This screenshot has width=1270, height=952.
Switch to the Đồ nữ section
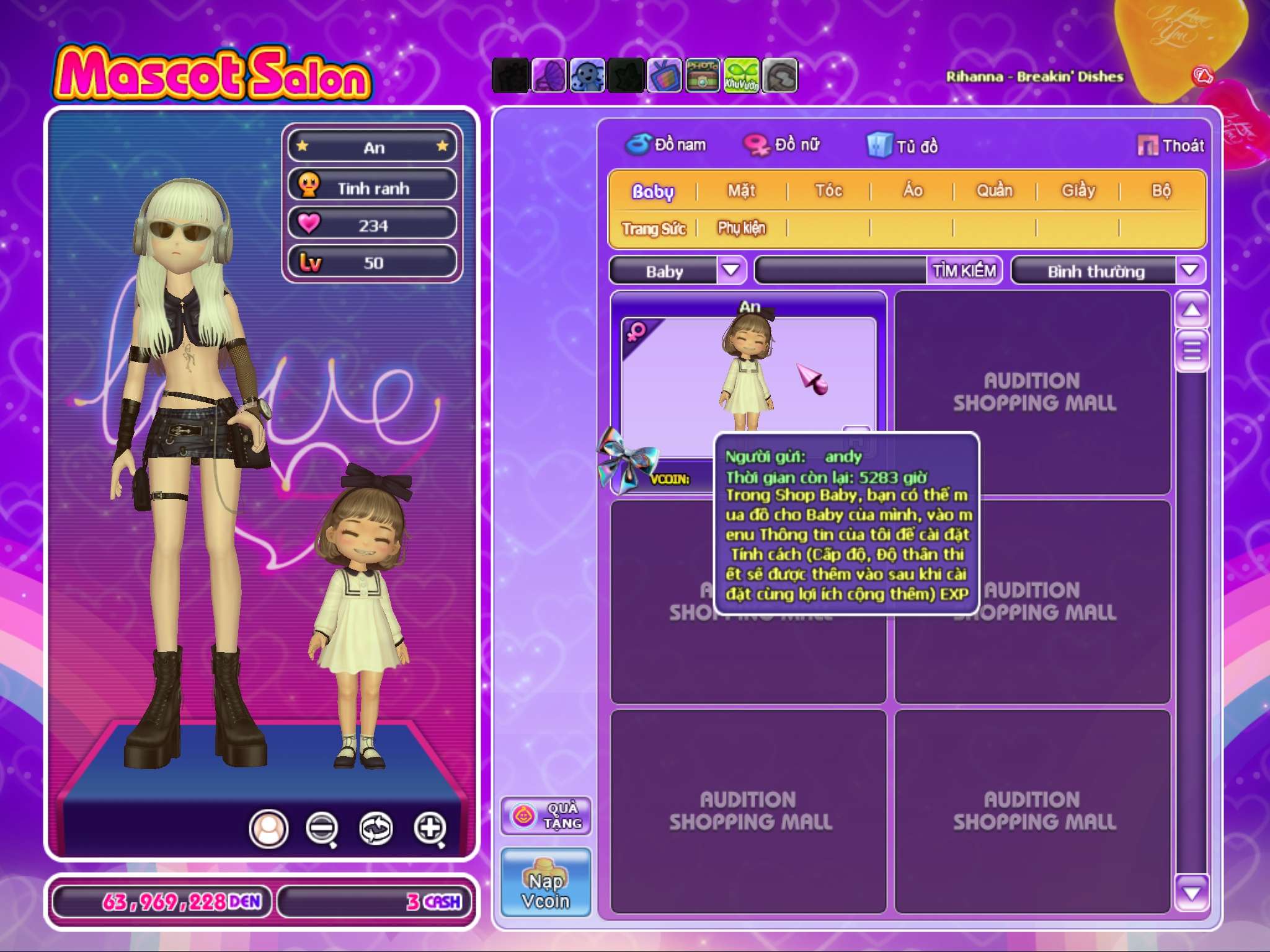pos(782,145)
